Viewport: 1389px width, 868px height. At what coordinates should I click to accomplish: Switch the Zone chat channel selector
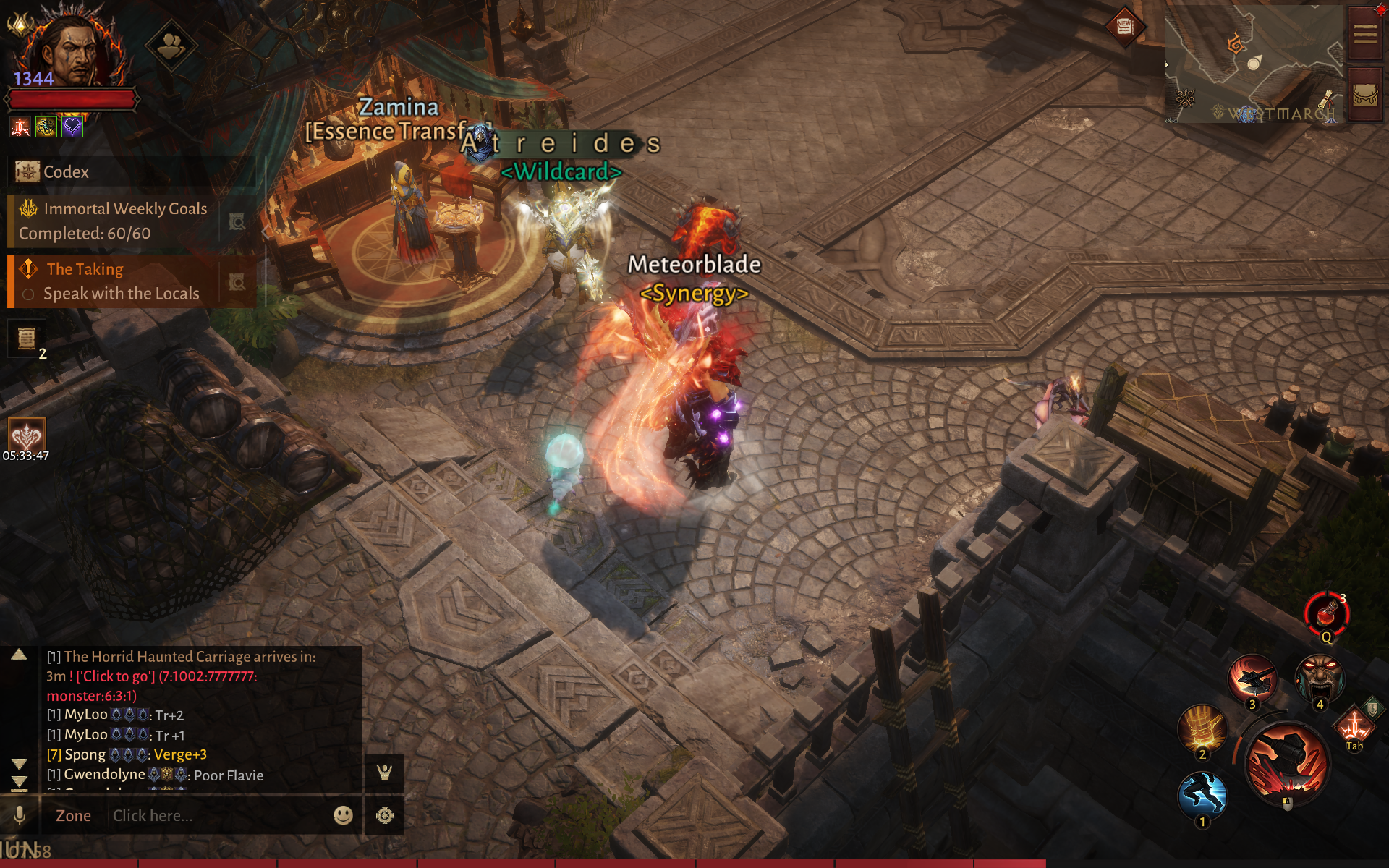point(73,816)
